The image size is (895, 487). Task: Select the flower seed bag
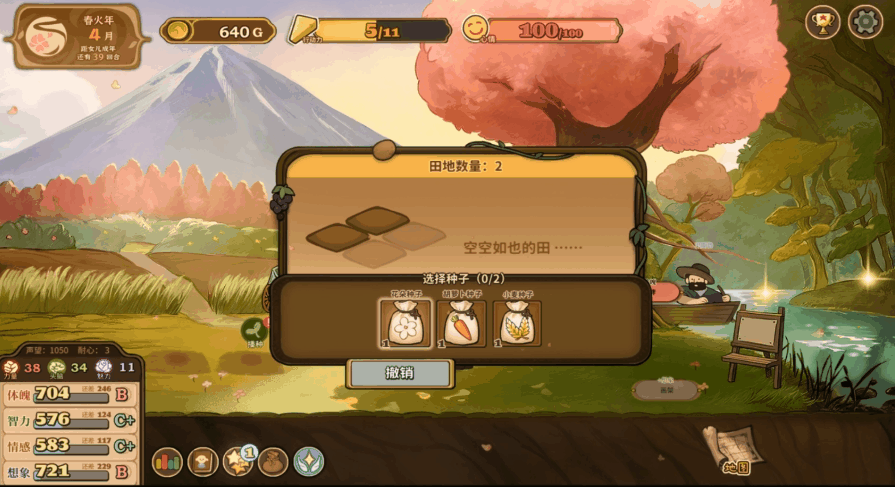[x=406, y=323]
